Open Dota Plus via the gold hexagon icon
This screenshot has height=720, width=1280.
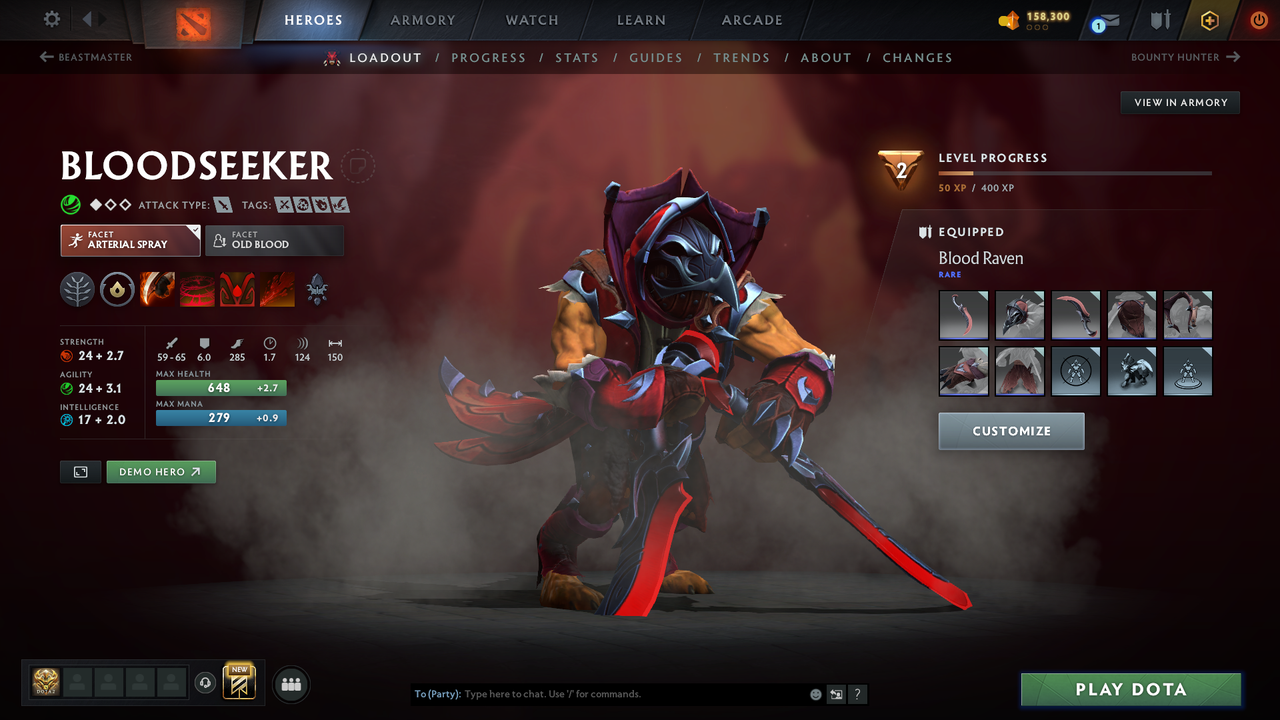point(1209,18)
